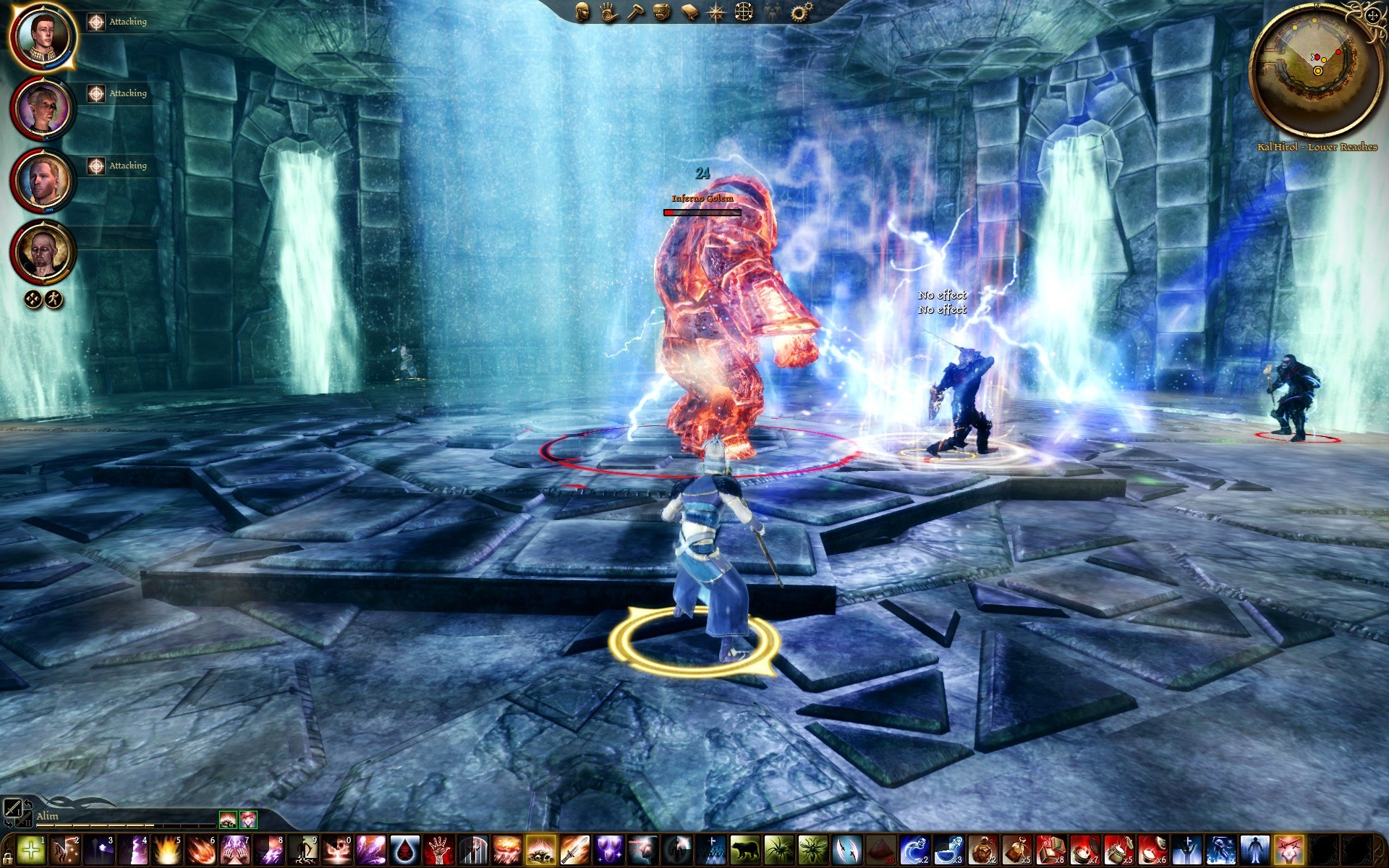Screen dimensions: 1389x868
Task: Cast the green cross Heal spell
Action: [x=31, y=850]
